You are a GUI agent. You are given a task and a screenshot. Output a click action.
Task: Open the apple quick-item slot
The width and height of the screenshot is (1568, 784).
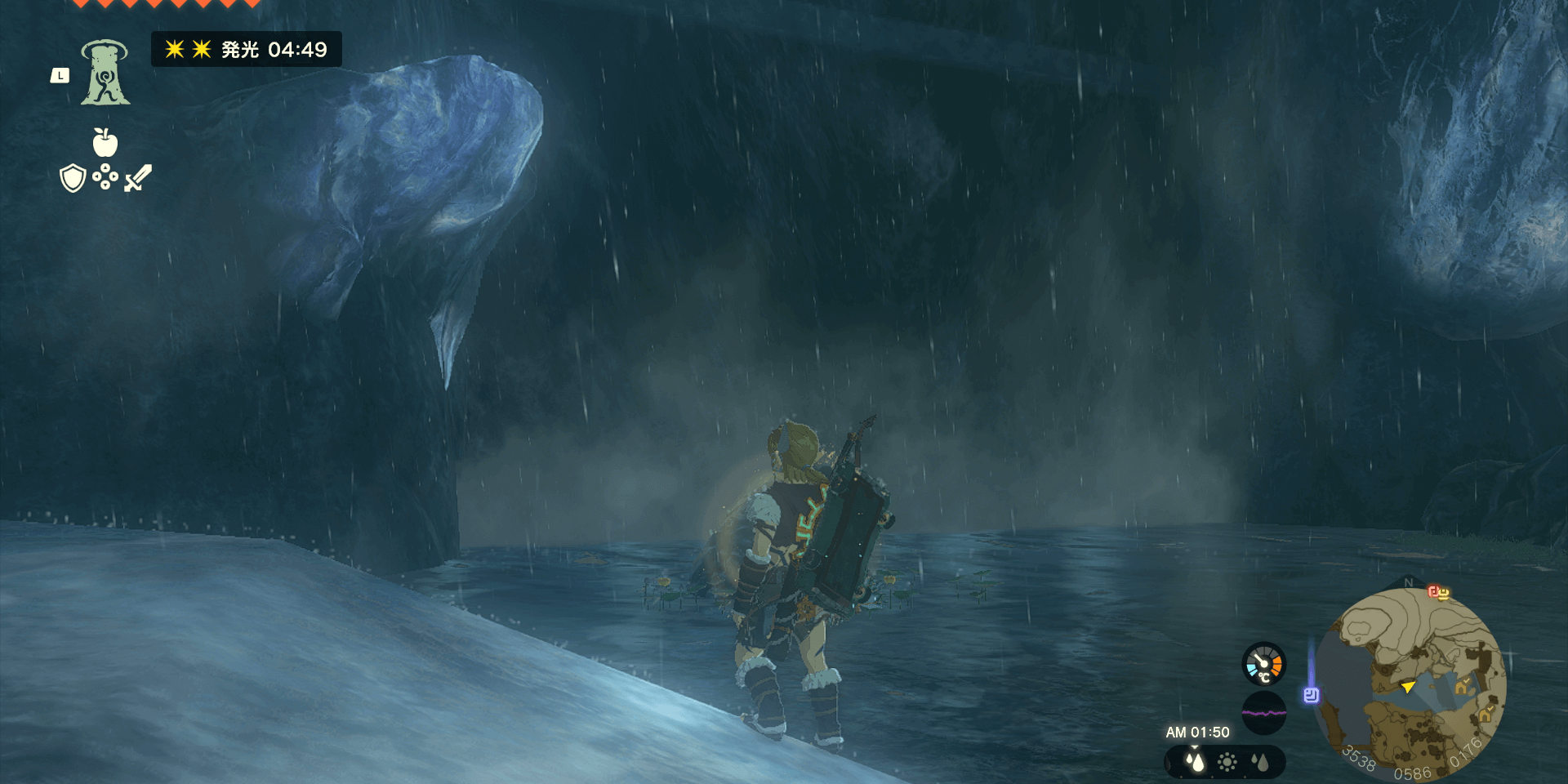105,143
